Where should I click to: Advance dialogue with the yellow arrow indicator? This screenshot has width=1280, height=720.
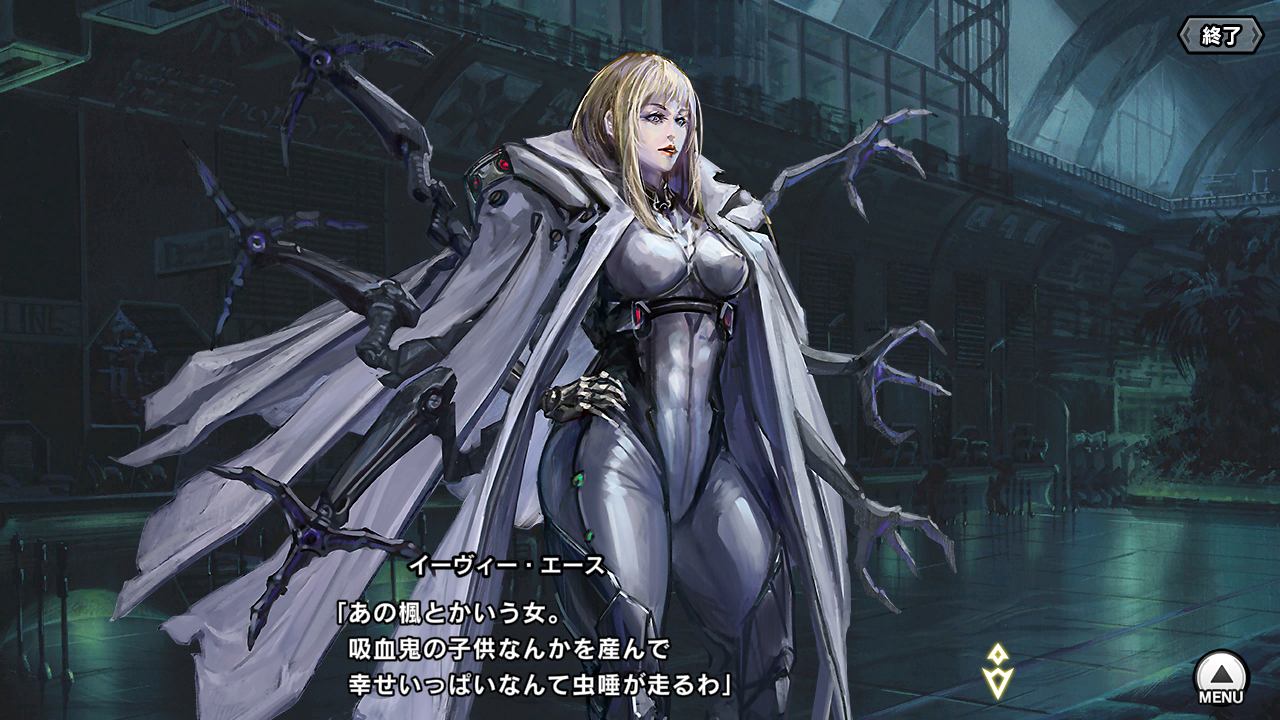coord(996,671)
